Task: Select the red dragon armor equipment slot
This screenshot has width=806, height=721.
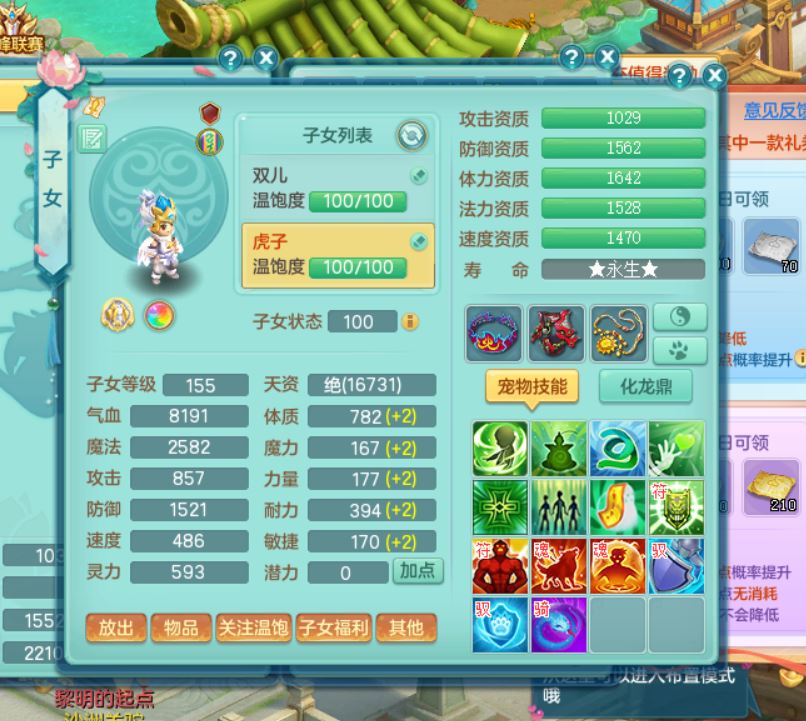Action: 556,334
